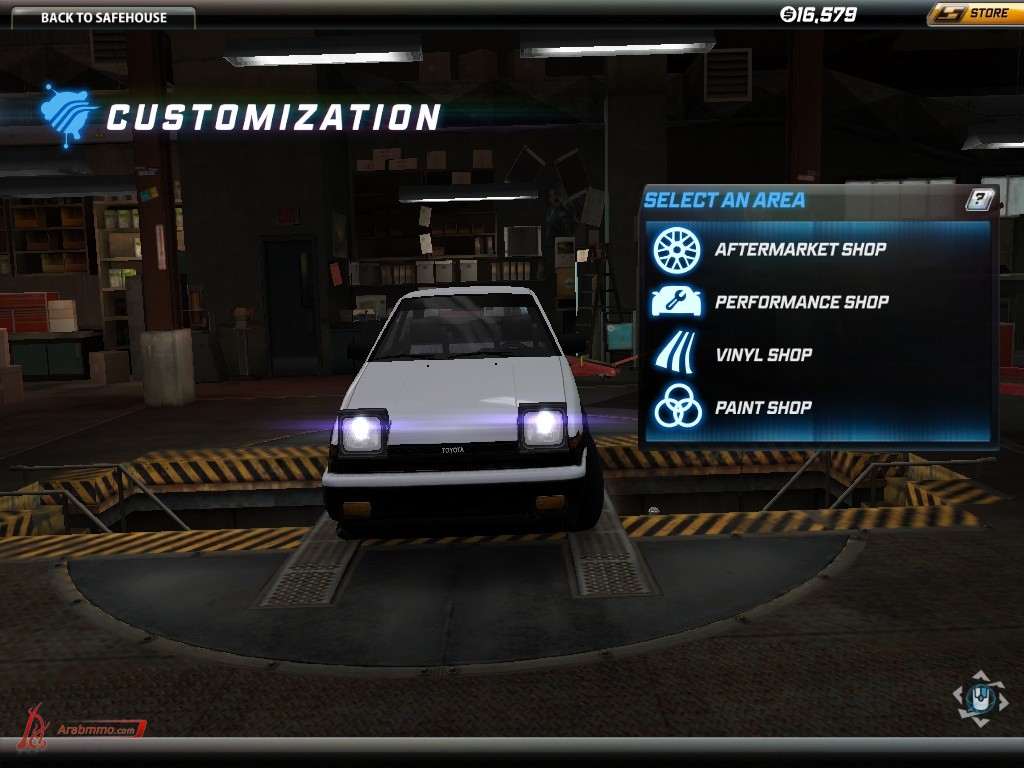Open the Store
Screen dimensions: 1024x768
pos(974,14)
